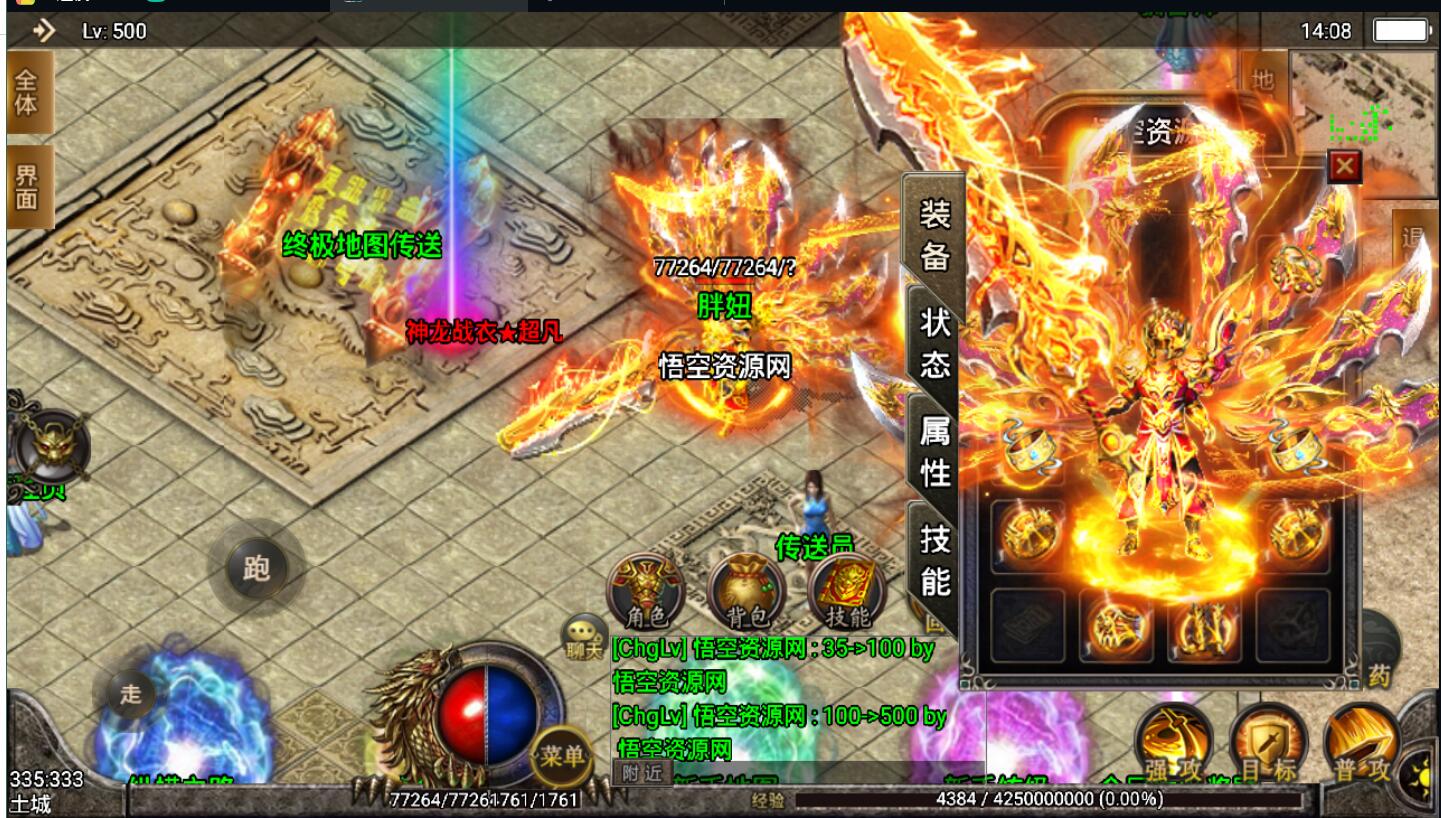Image resolution: width=1441 pixels, height=818 pixels.
Task: Close the character equipment panel
Action: [1344, 167]
